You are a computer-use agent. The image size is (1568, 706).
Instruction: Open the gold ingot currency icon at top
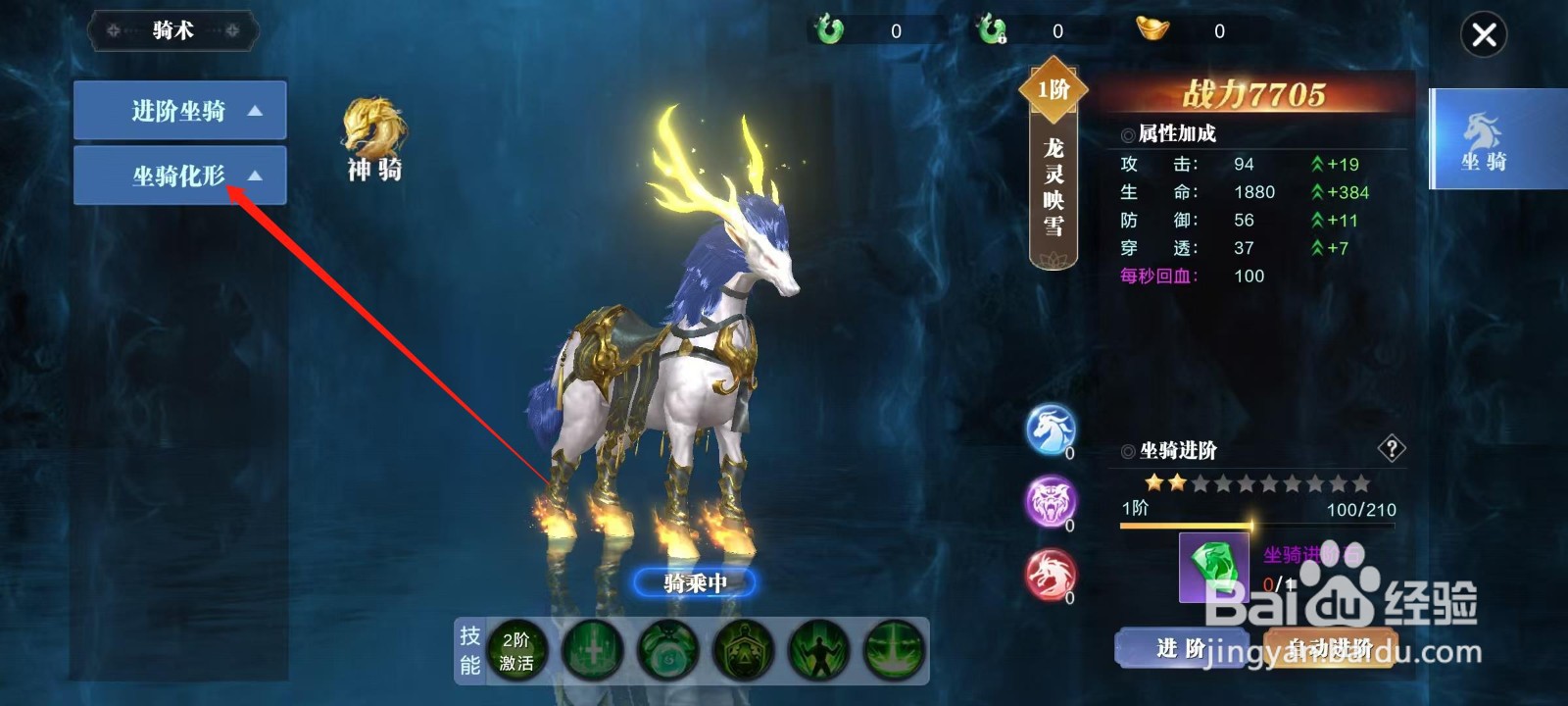coord(1151,30)
